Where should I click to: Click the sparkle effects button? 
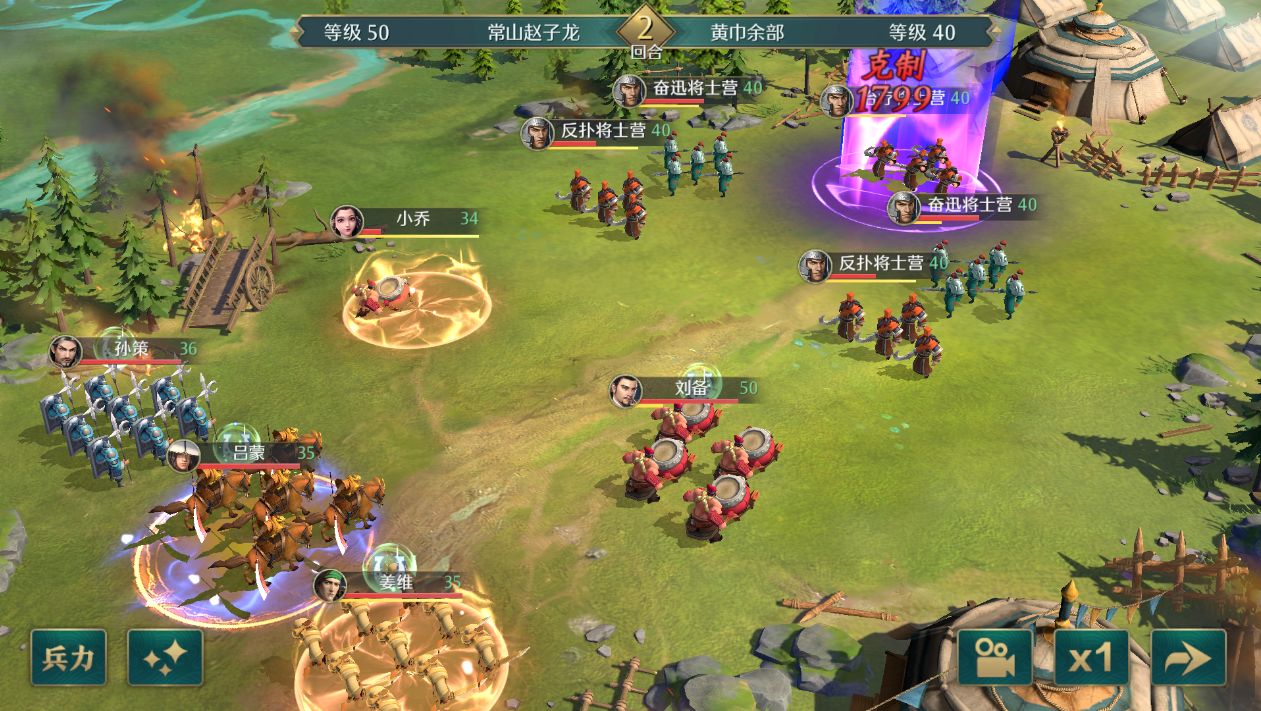(165, 657)
